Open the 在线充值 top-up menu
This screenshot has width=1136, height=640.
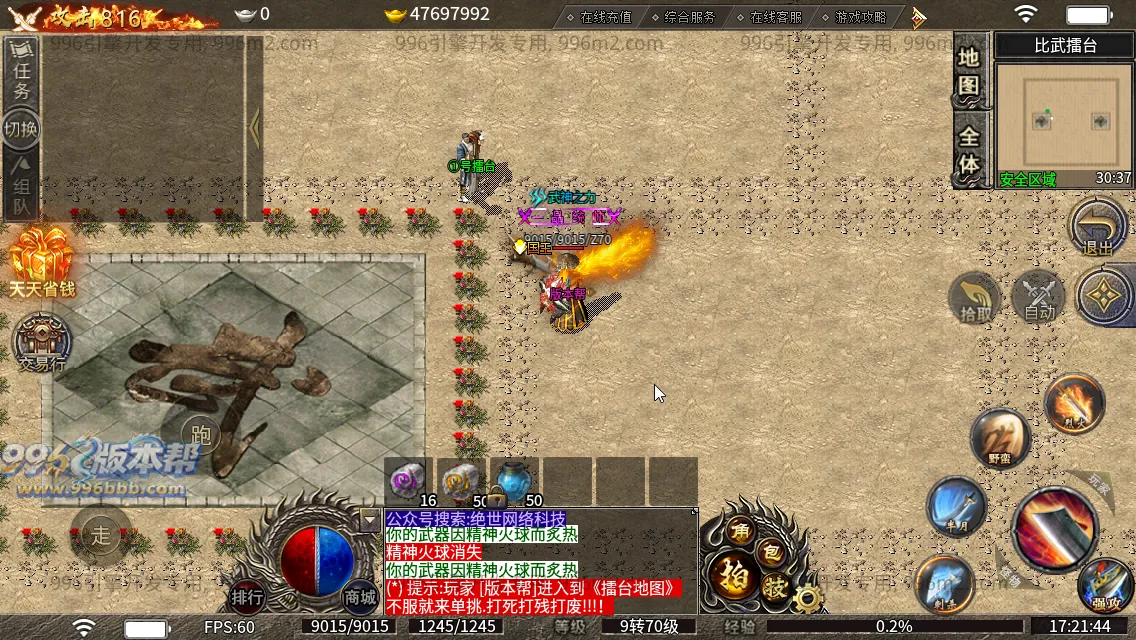pyautogui.click(x=599, y=17)
